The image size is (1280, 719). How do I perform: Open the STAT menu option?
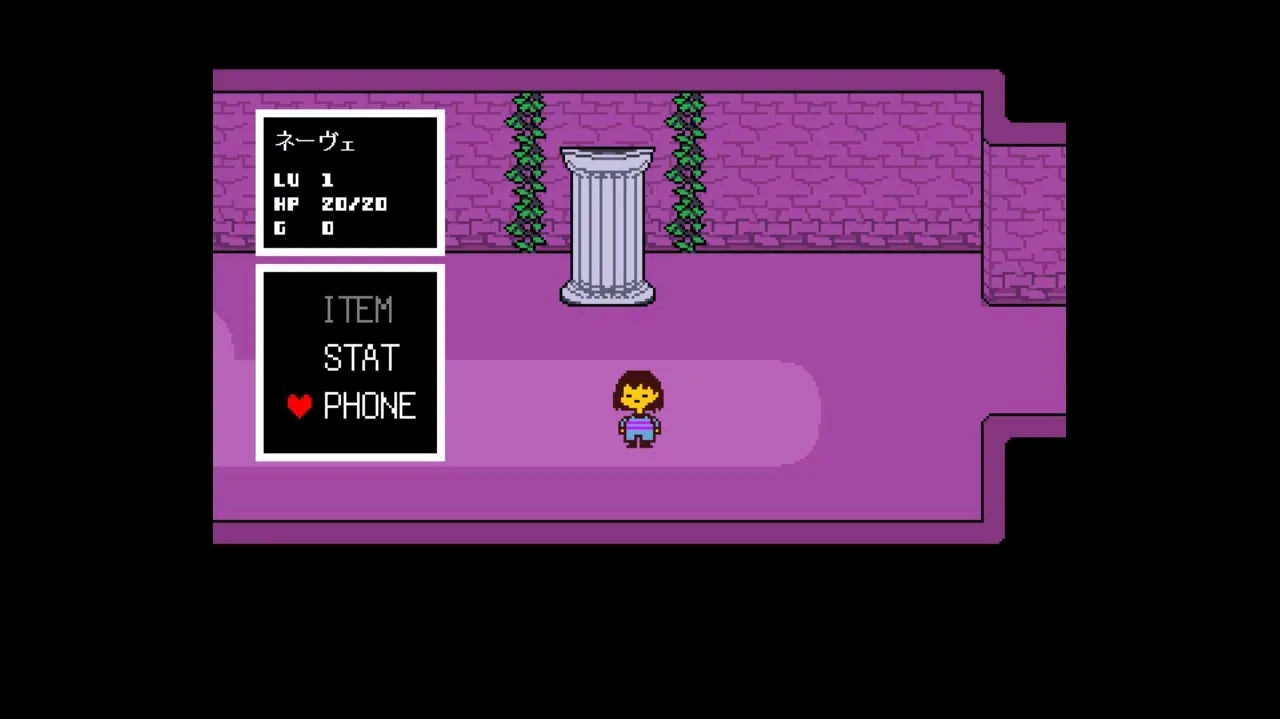tap(361, 358)
